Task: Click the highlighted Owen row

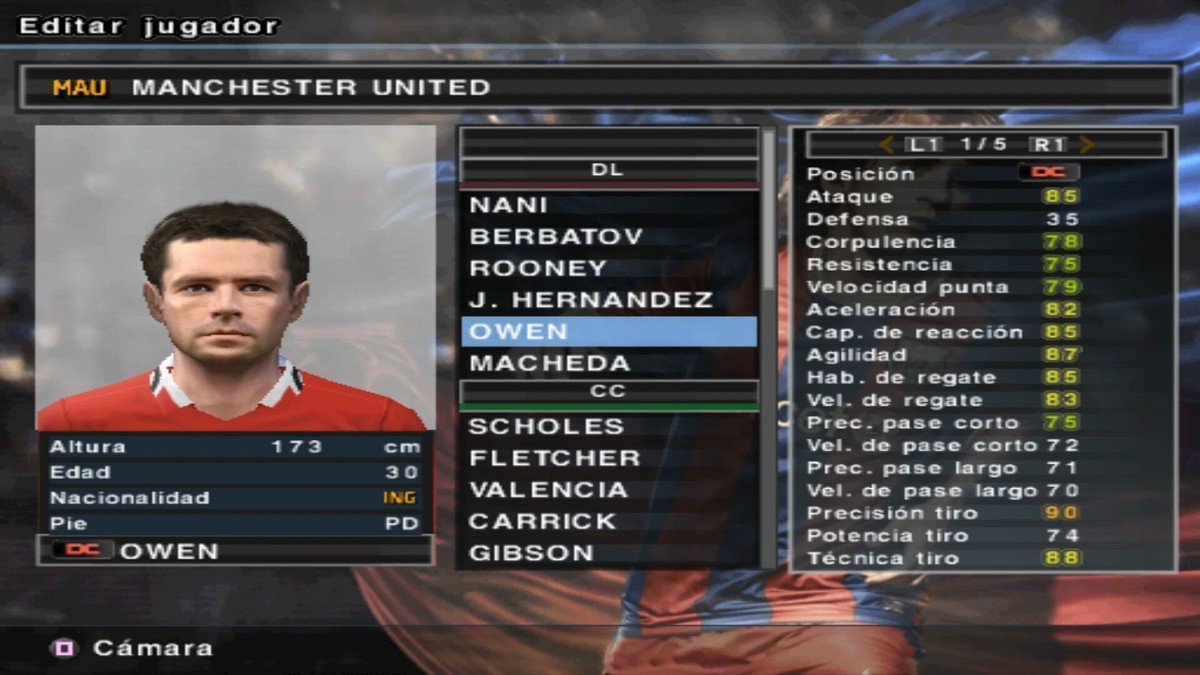Action: [x=608, y=332]
